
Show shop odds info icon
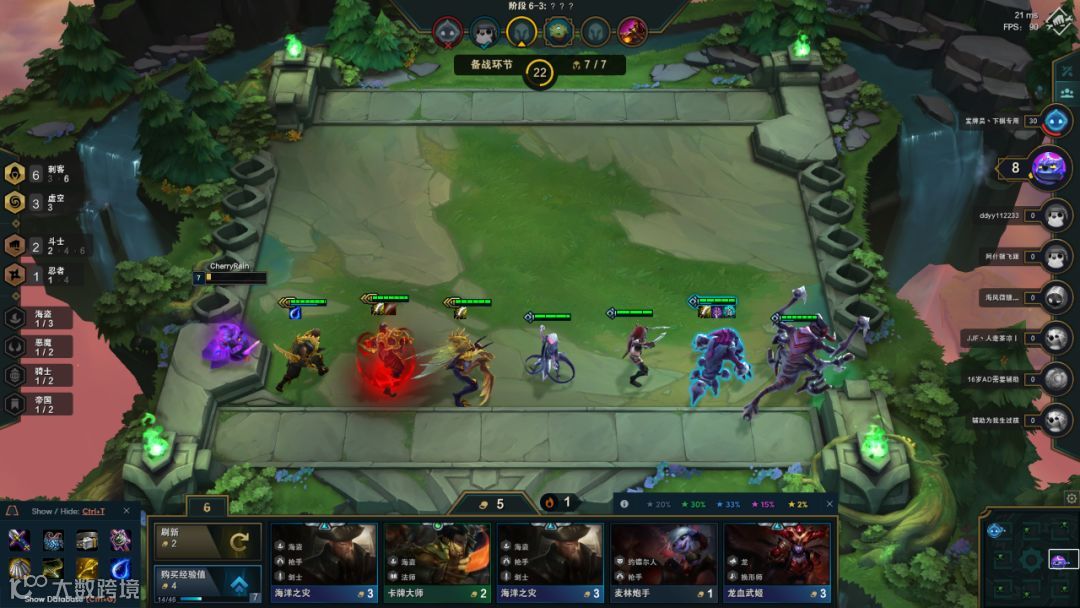pos(625,504)
